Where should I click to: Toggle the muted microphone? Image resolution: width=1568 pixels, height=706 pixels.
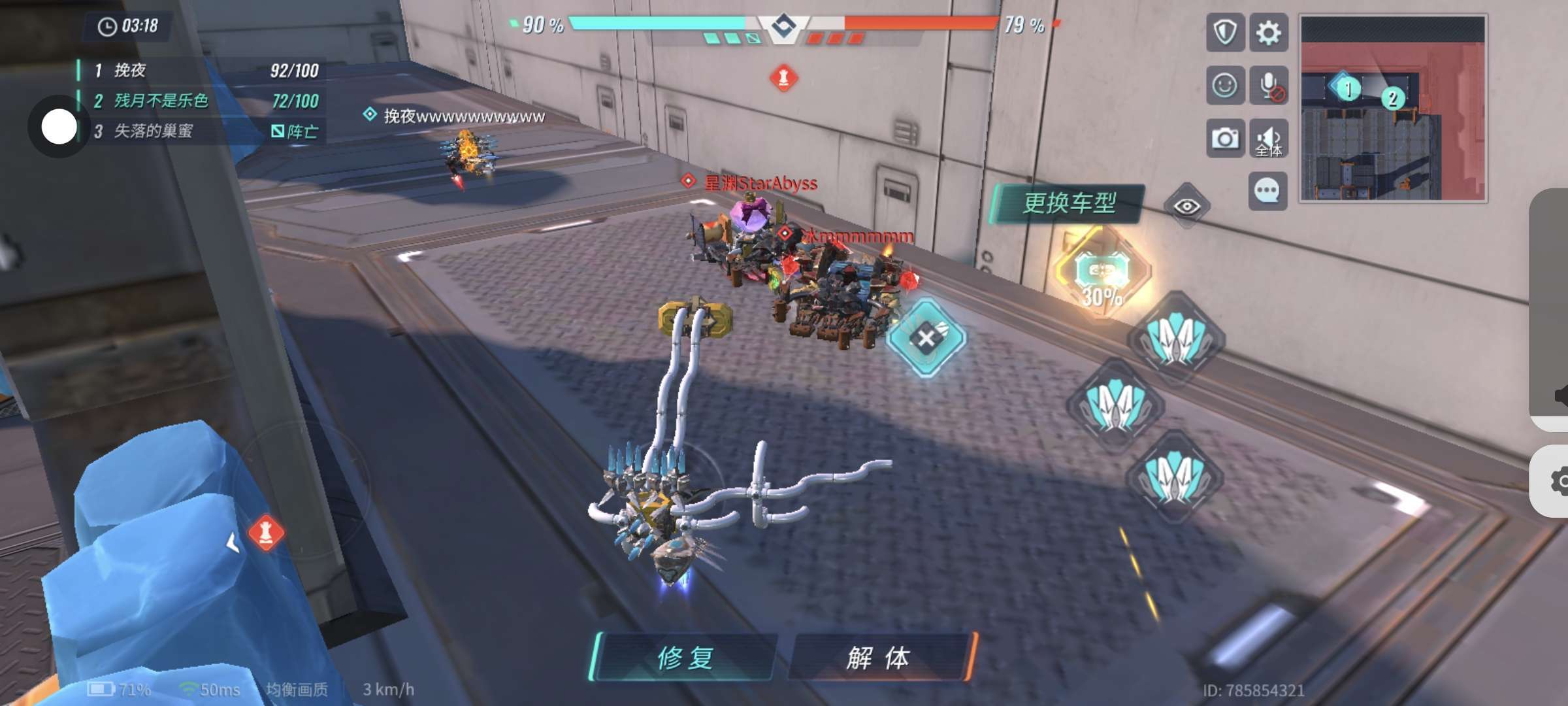pyautogui.click(x=1268, y=86)
